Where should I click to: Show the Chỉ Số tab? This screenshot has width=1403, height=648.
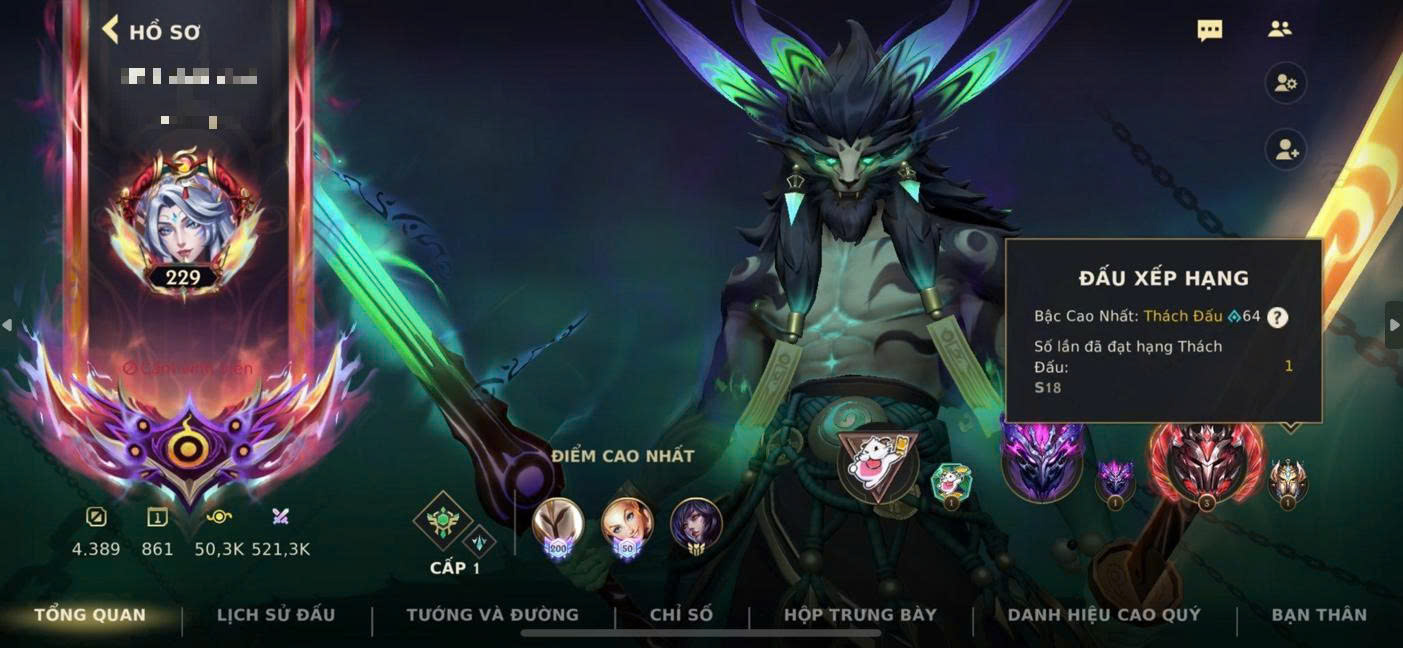[x=681, y=615]
